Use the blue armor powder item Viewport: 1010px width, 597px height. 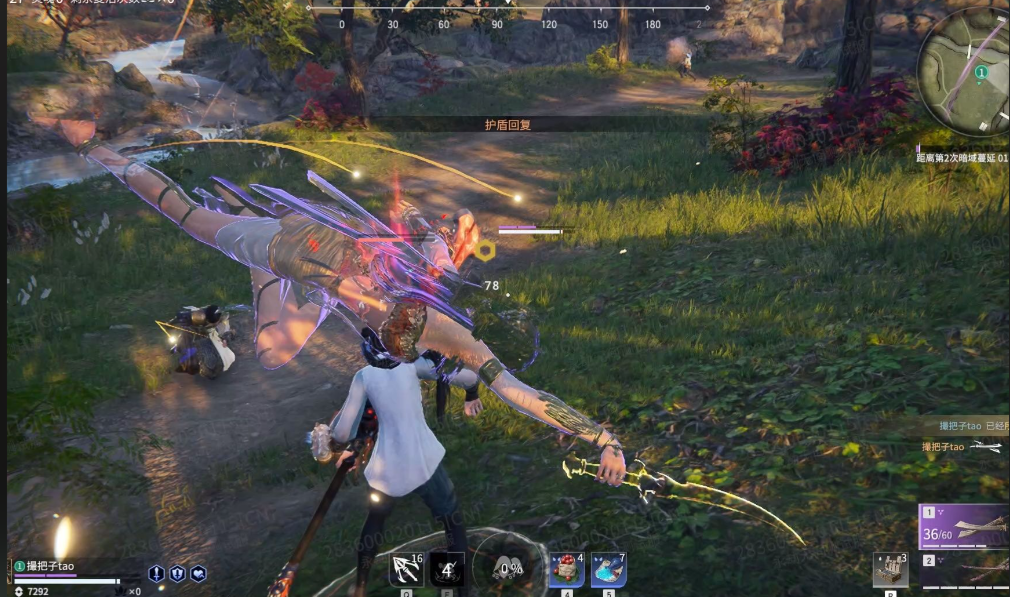[608, 570]
